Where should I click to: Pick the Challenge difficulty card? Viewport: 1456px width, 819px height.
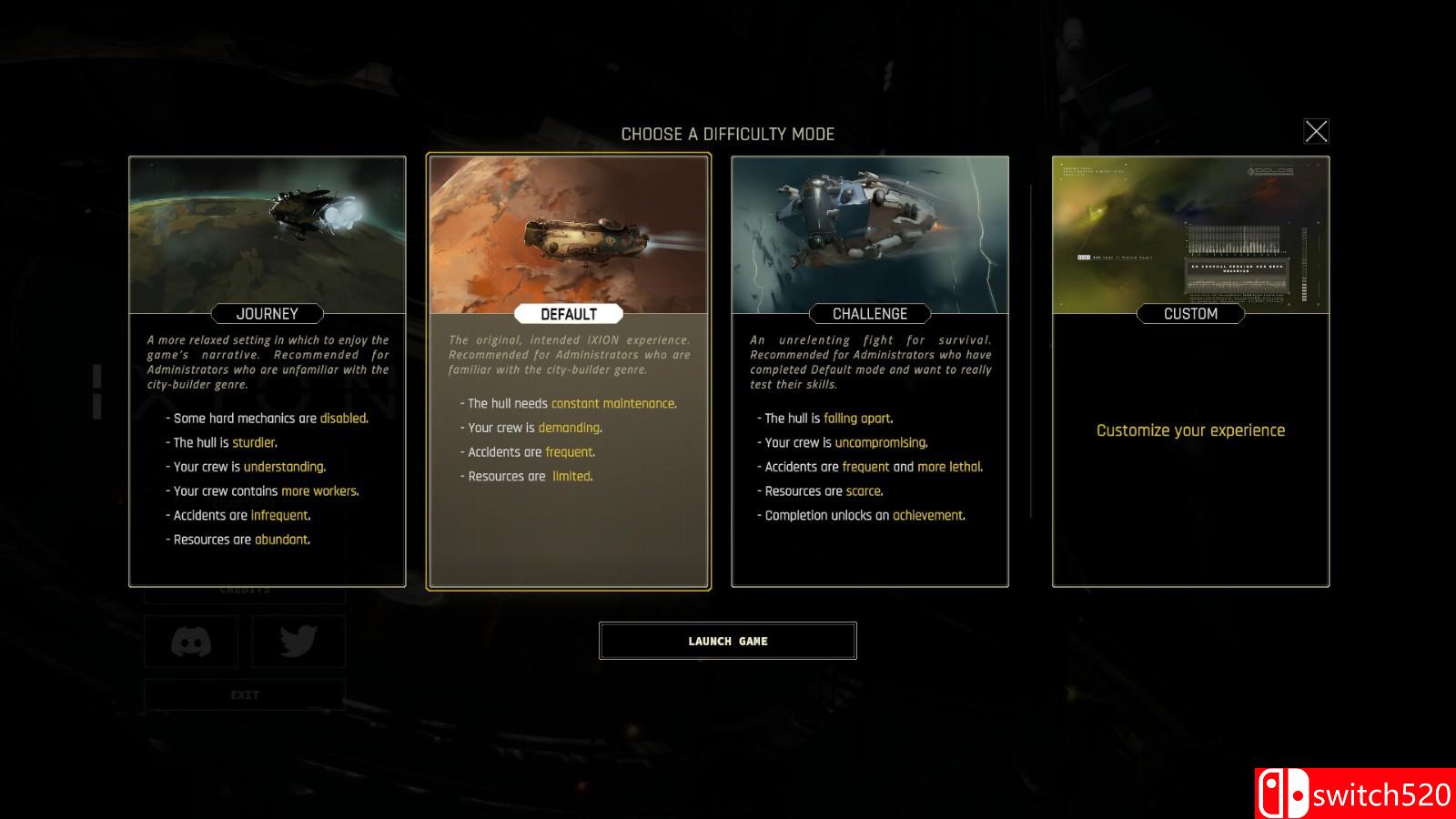(869, 371)
